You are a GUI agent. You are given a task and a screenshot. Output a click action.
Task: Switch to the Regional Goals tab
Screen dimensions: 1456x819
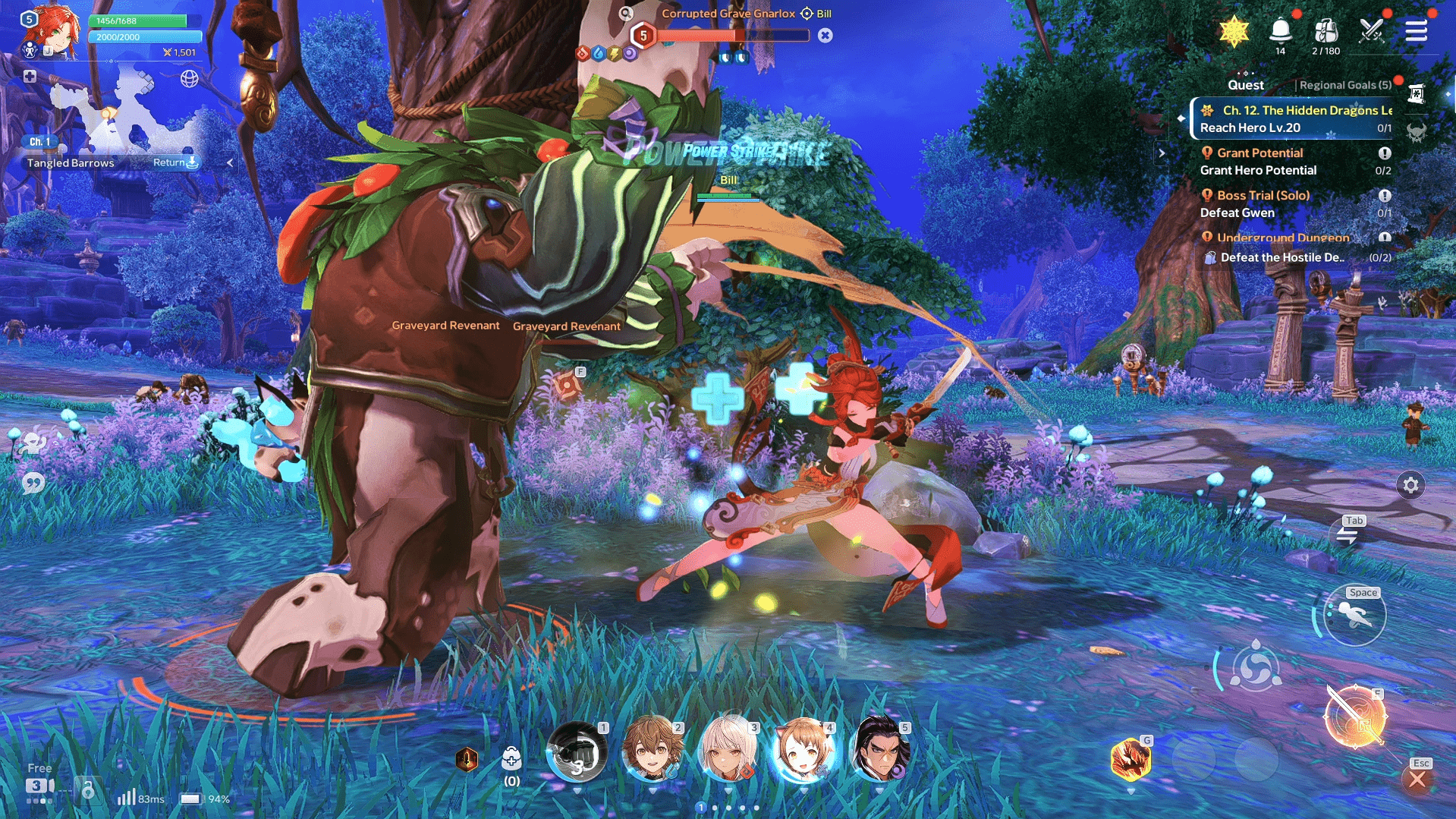coord(1344,85)
